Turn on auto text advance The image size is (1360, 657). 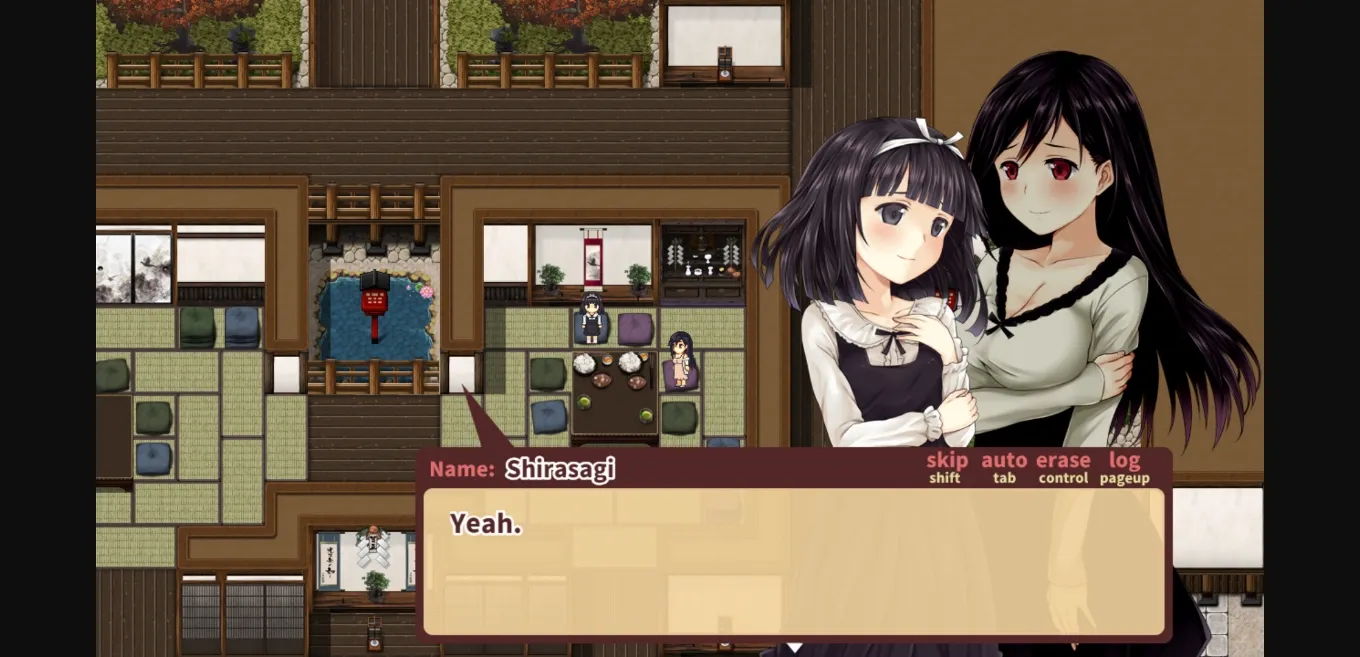(1004, 461)
